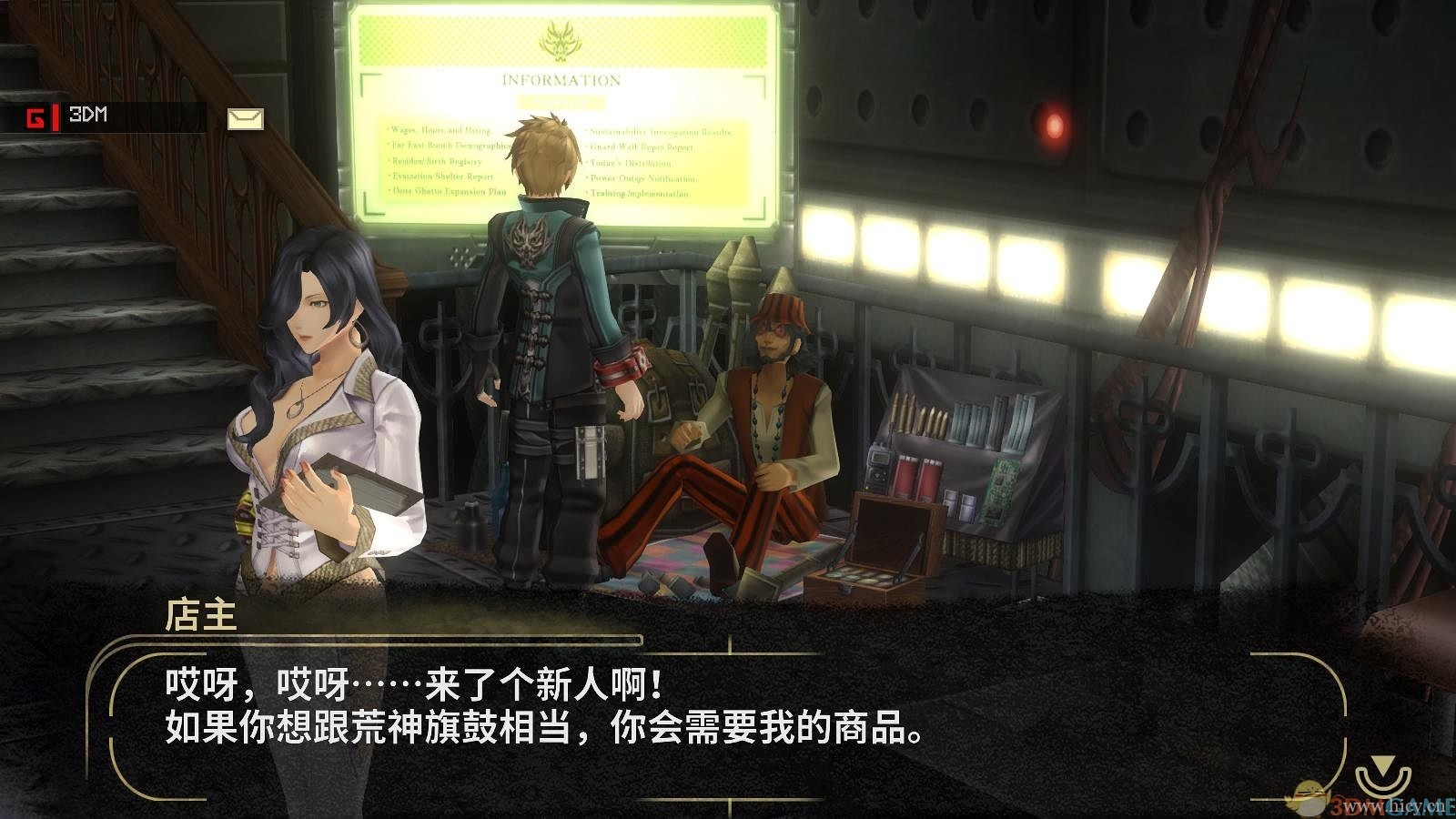Open the Evacuation Shelter Report link
The height and width of the screenshot is (819, 1456).
tap(440, 177)
